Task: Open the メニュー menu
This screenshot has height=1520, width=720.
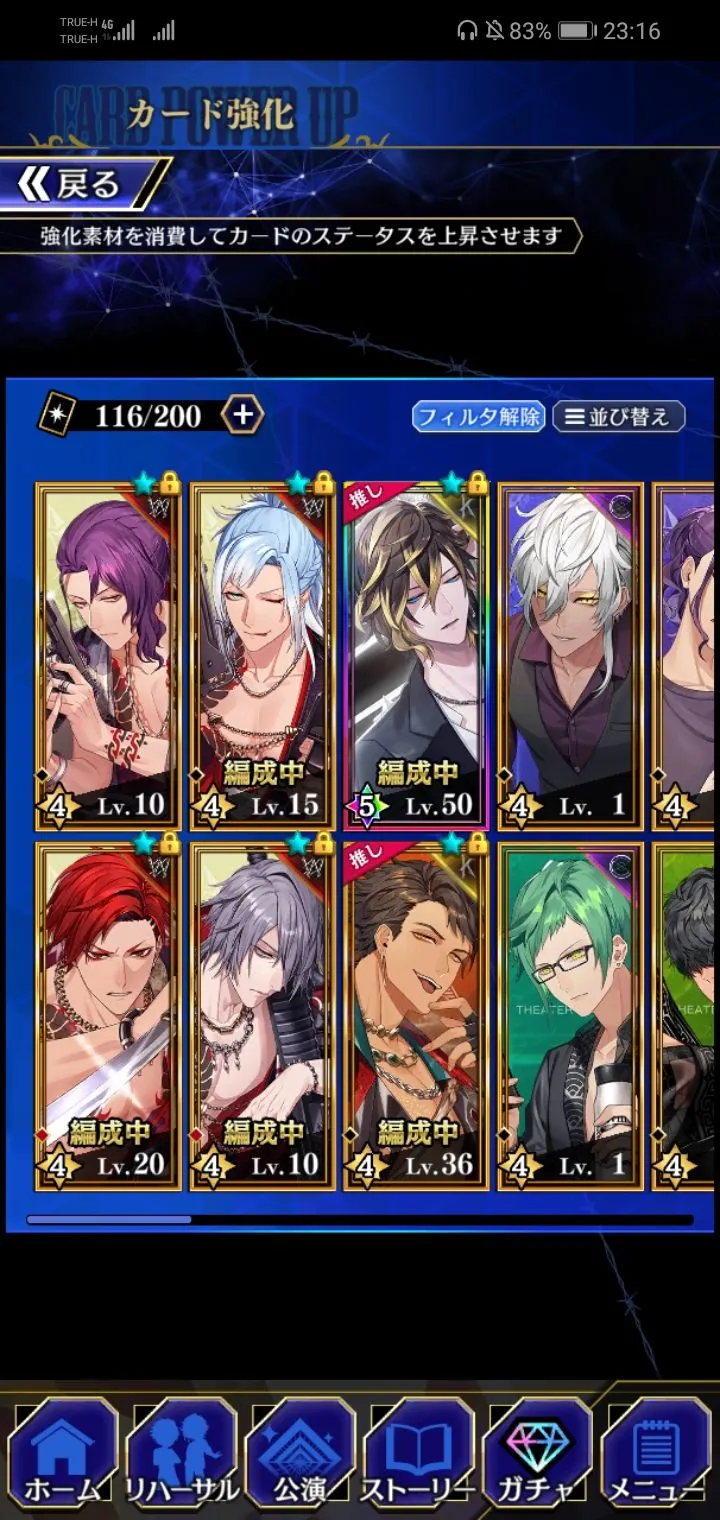Action: tap(656, 1455)
